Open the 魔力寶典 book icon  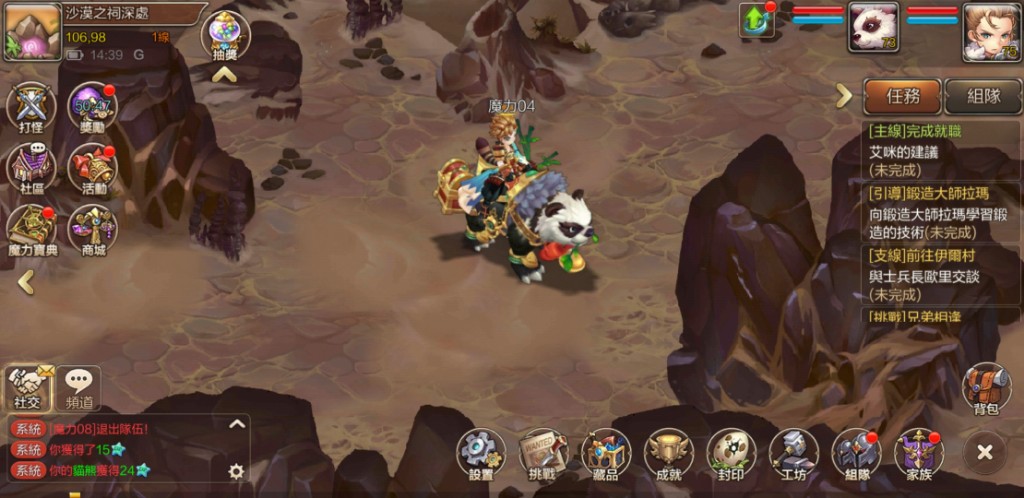click(x=32, y=229)
